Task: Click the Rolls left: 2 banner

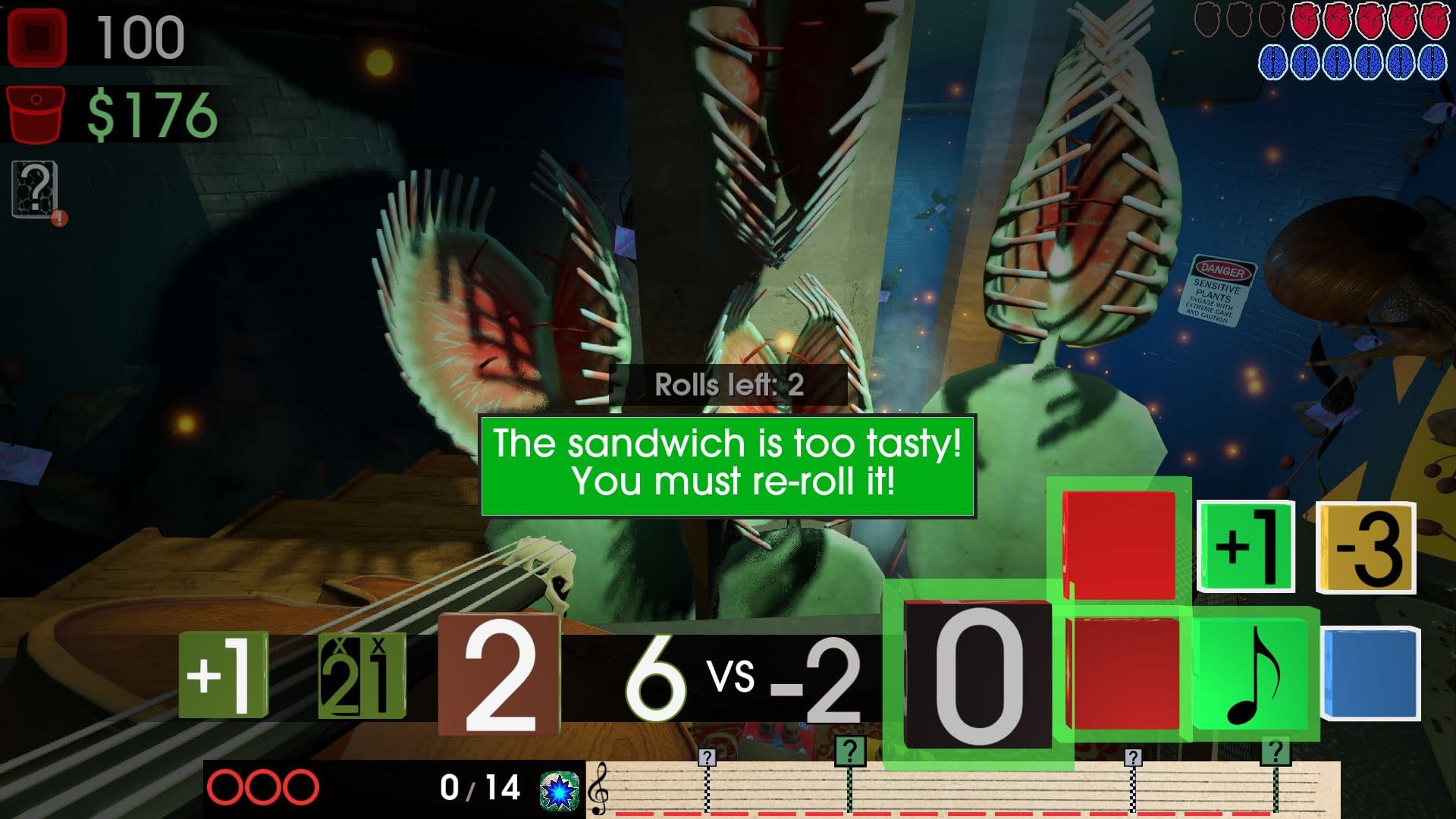Action: tap(728, 385)
